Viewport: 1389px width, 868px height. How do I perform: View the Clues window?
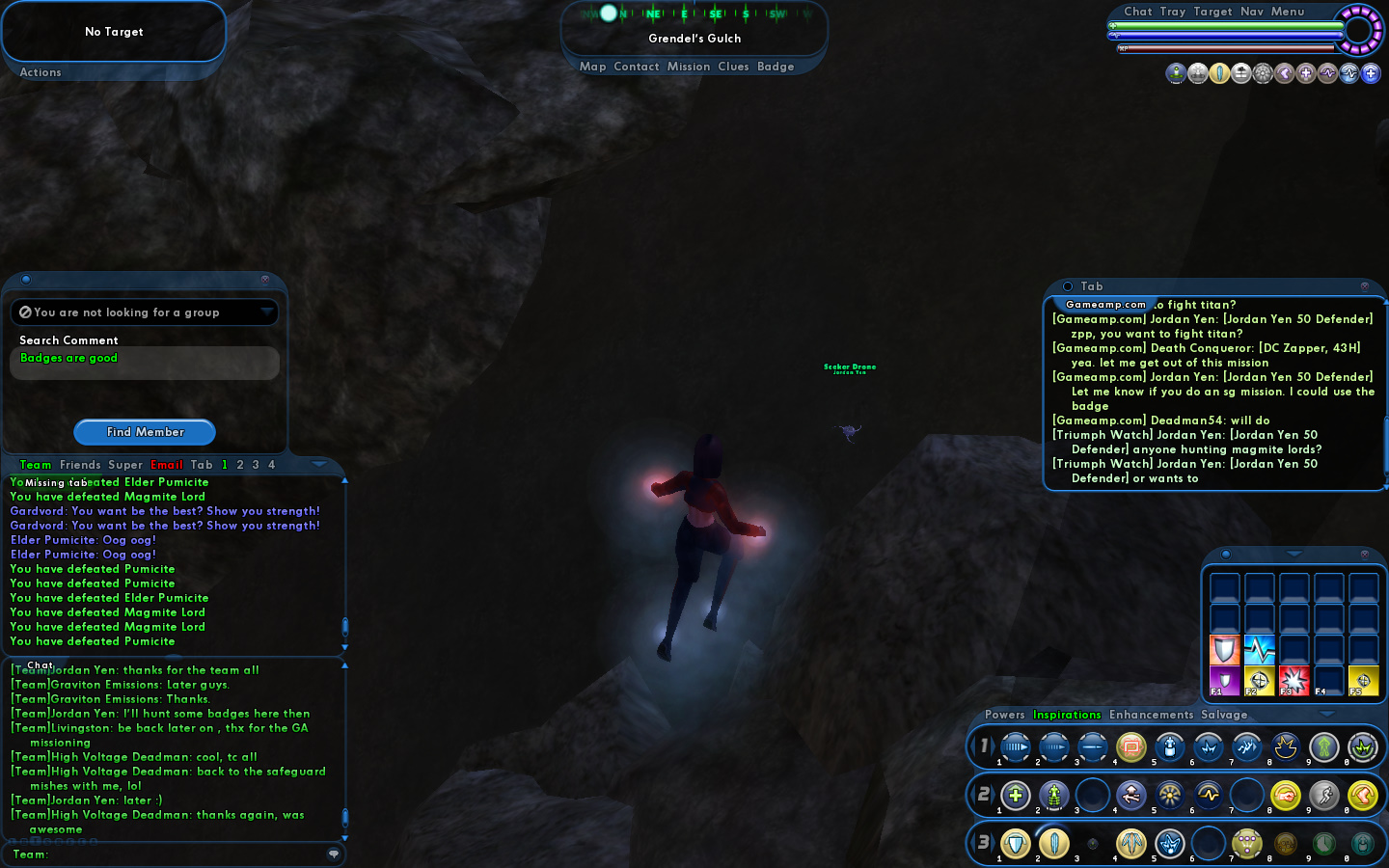[733, 67]
